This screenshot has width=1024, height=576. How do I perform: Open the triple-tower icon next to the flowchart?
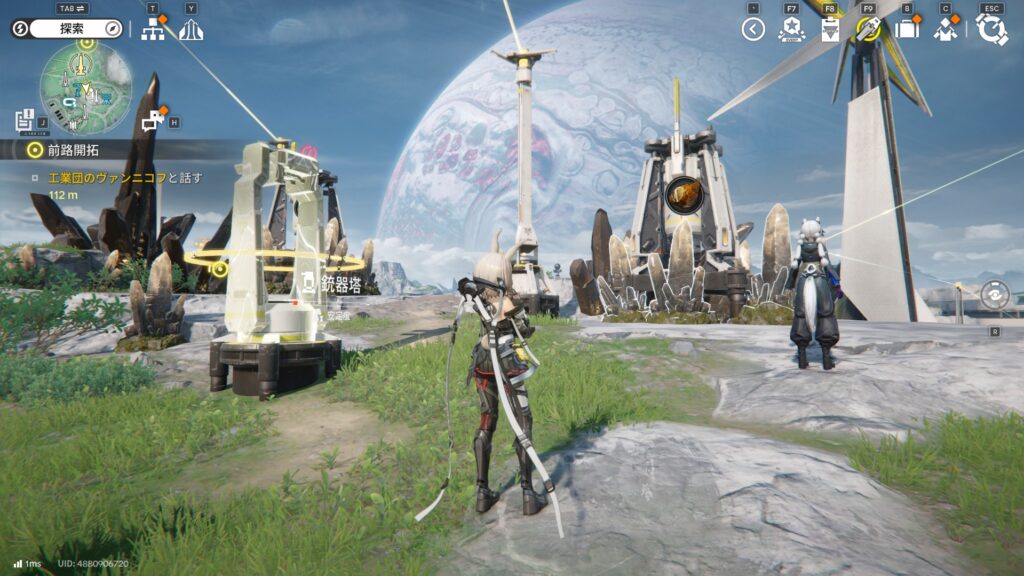coord(191,29)
